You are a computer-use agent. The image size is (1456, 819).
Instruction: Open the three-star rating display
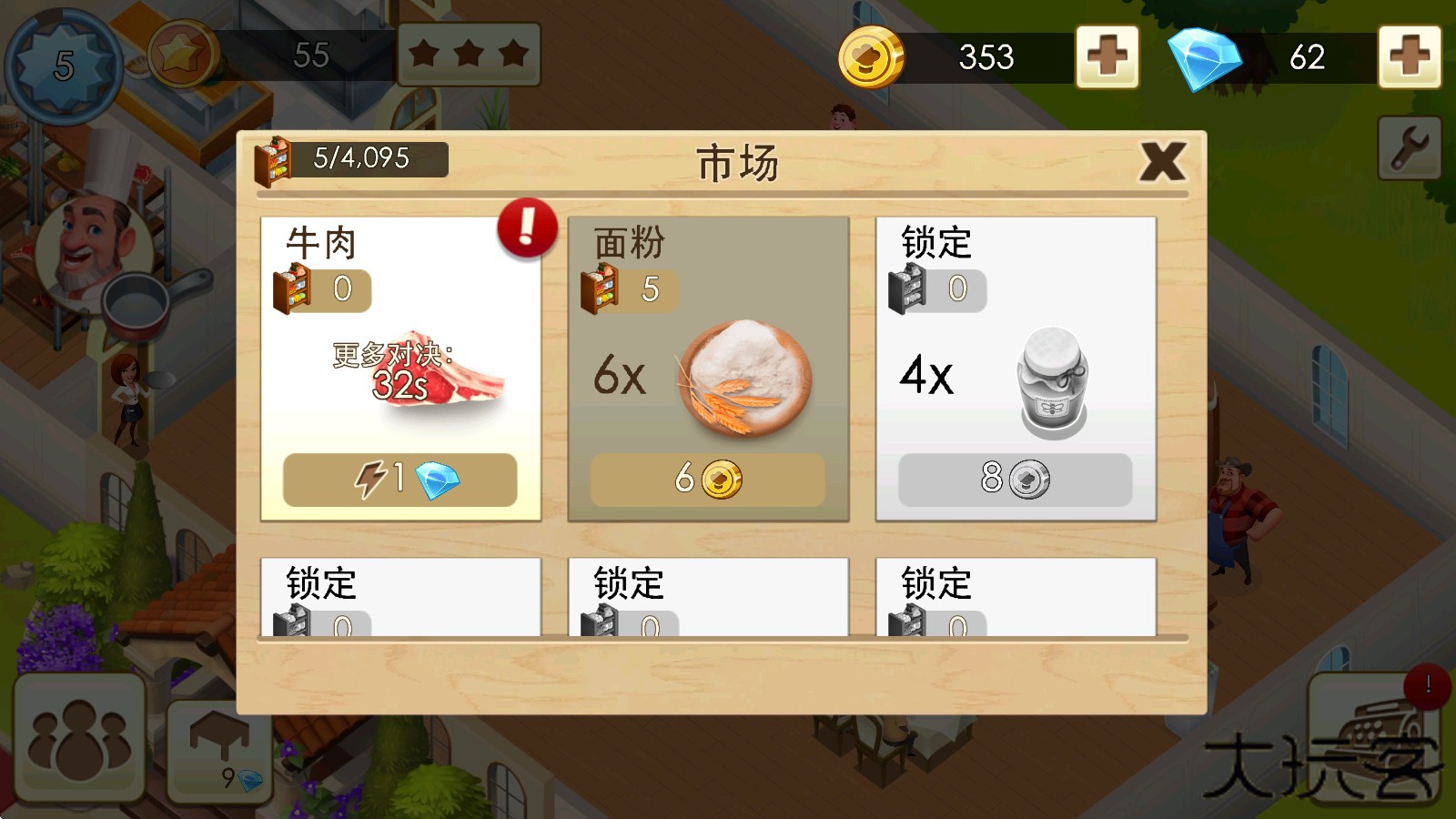point(469,55)
